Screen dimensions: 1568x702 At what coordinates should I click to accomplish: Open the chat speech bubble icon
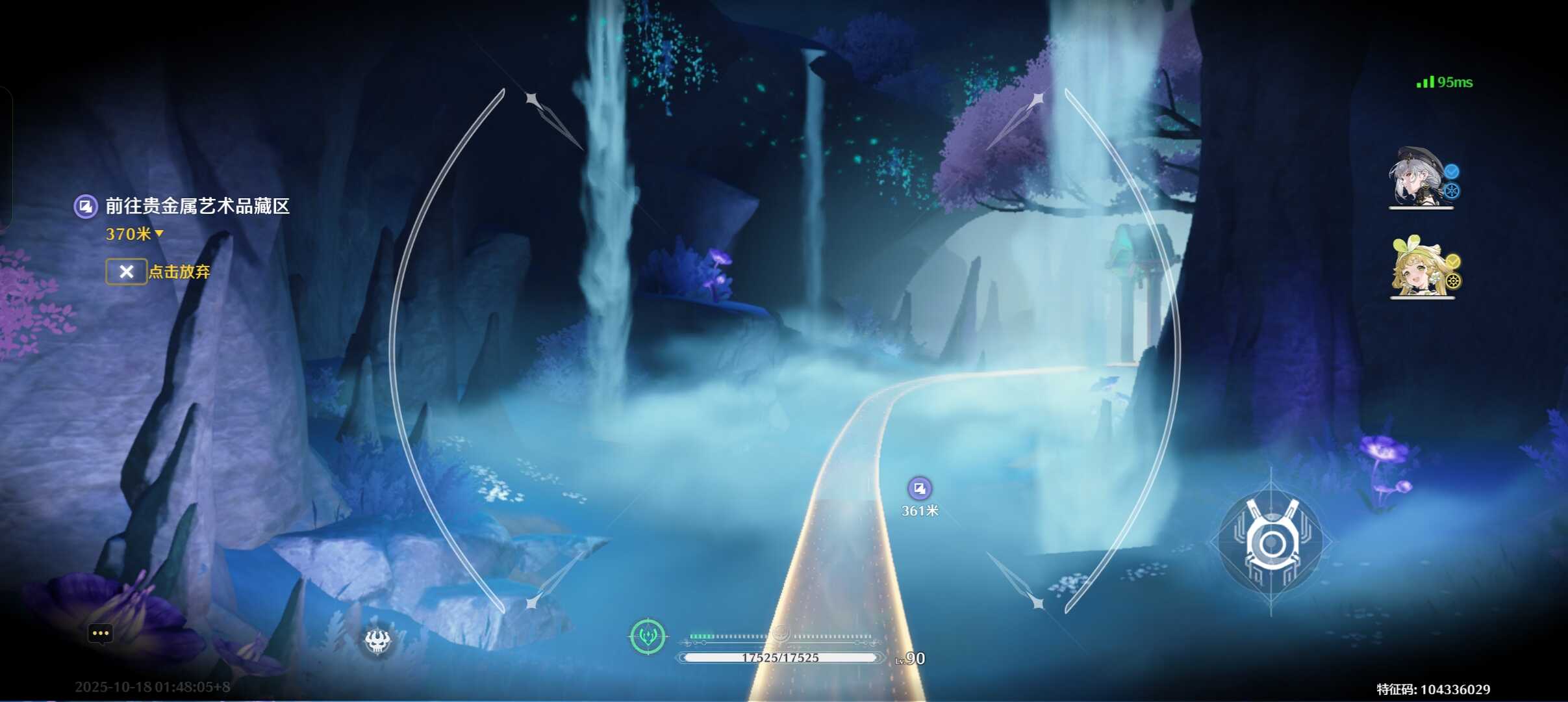pyautogui.click(x=101, y=633)
